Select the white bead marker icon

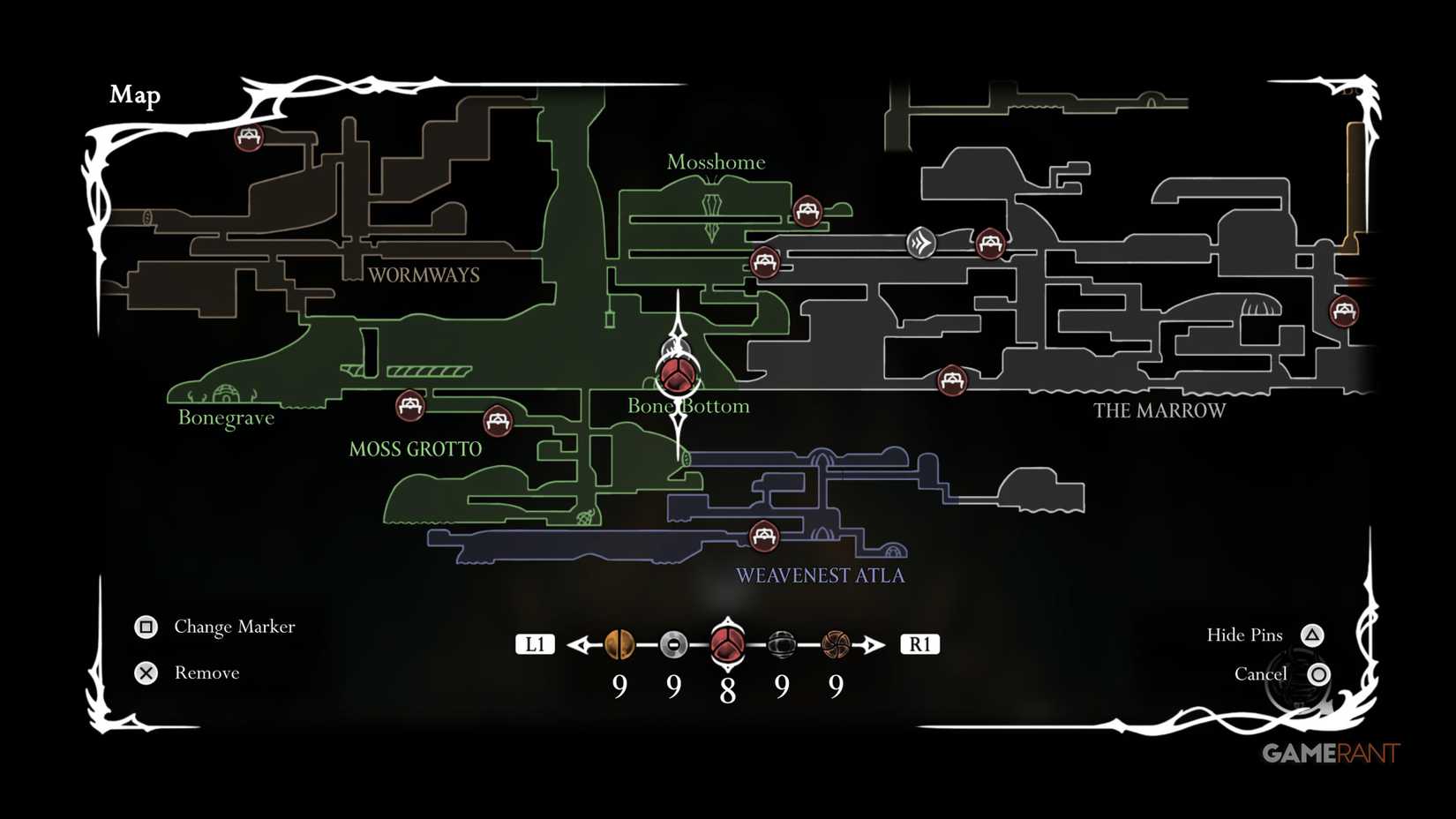pos(673,645)
